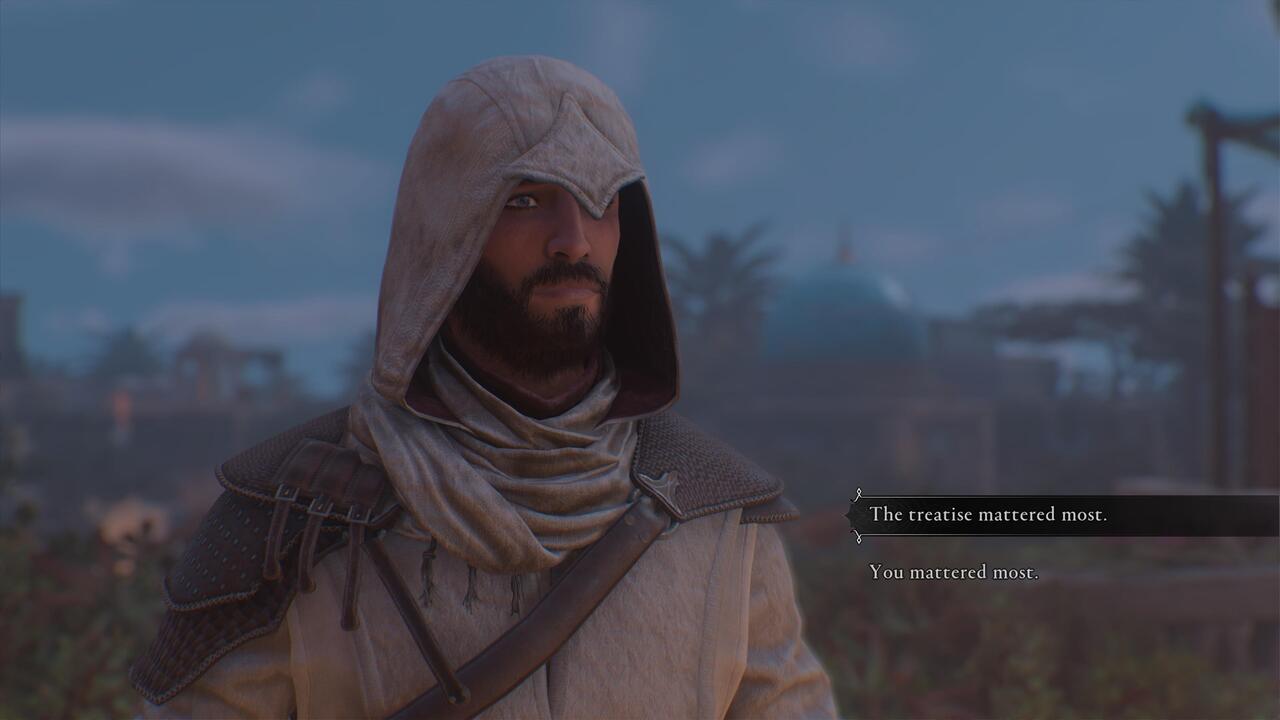Screen dimensions: 1280x720
Task: Click the wooden scaffold in the top-right corner
Action: click(1215, 130)
